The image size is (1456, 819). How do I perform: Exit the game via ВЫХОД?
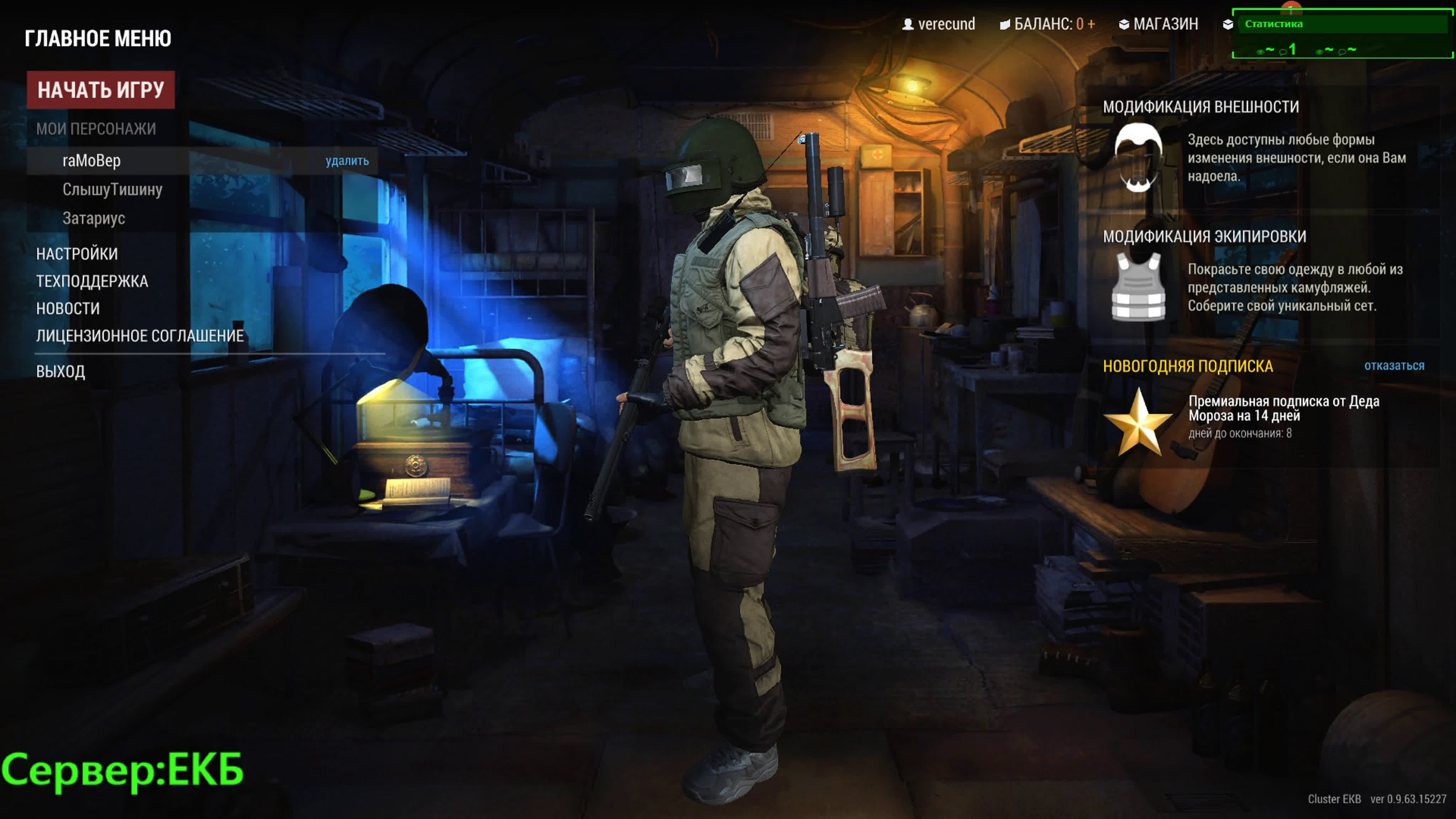point(60,372)
